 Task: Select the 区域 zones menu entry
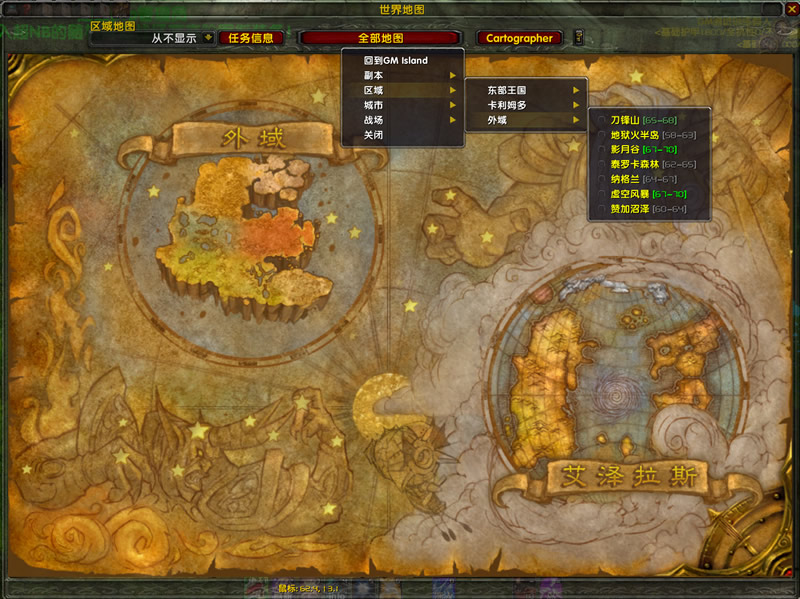click(402, 90)
